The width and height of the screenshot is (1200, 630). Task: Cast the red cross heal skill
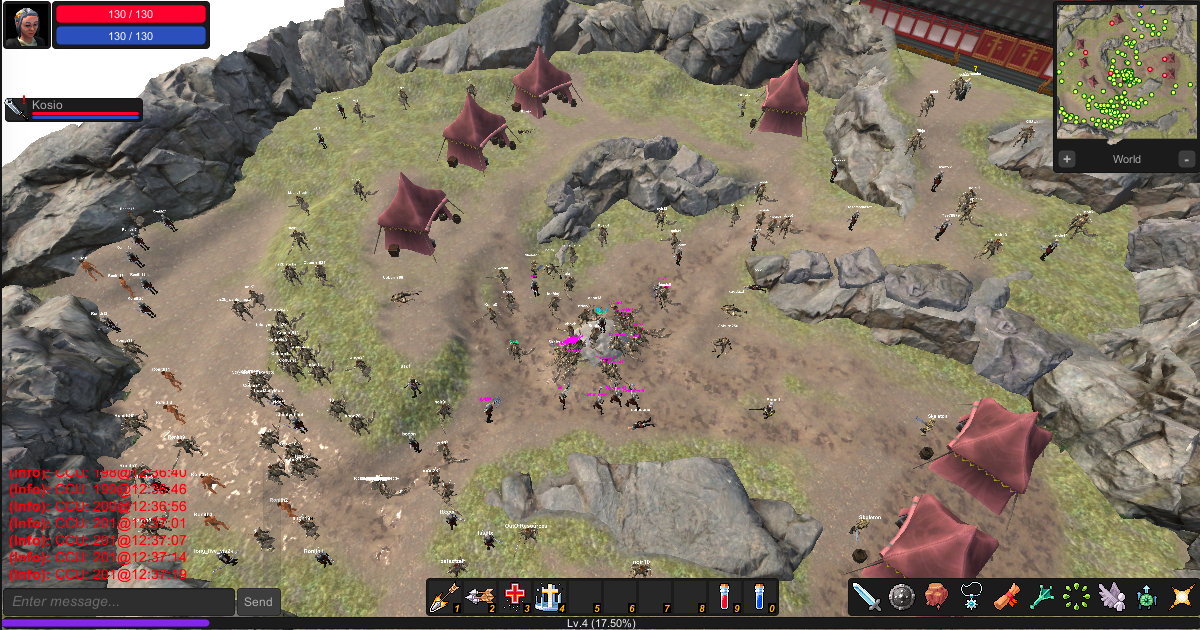coord(515,597)
